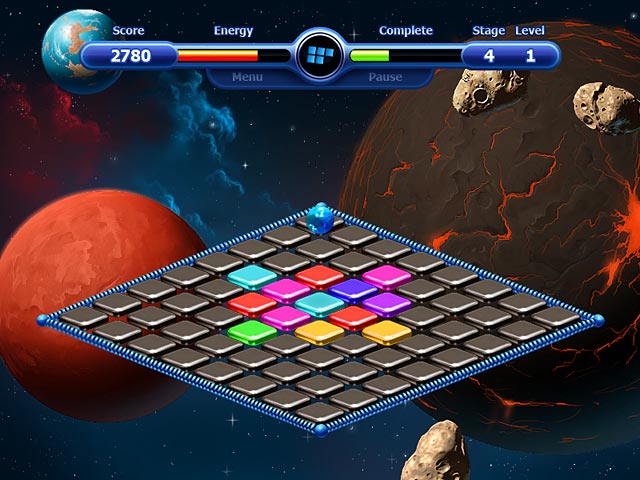Open the Menu button

pos(247,77)
